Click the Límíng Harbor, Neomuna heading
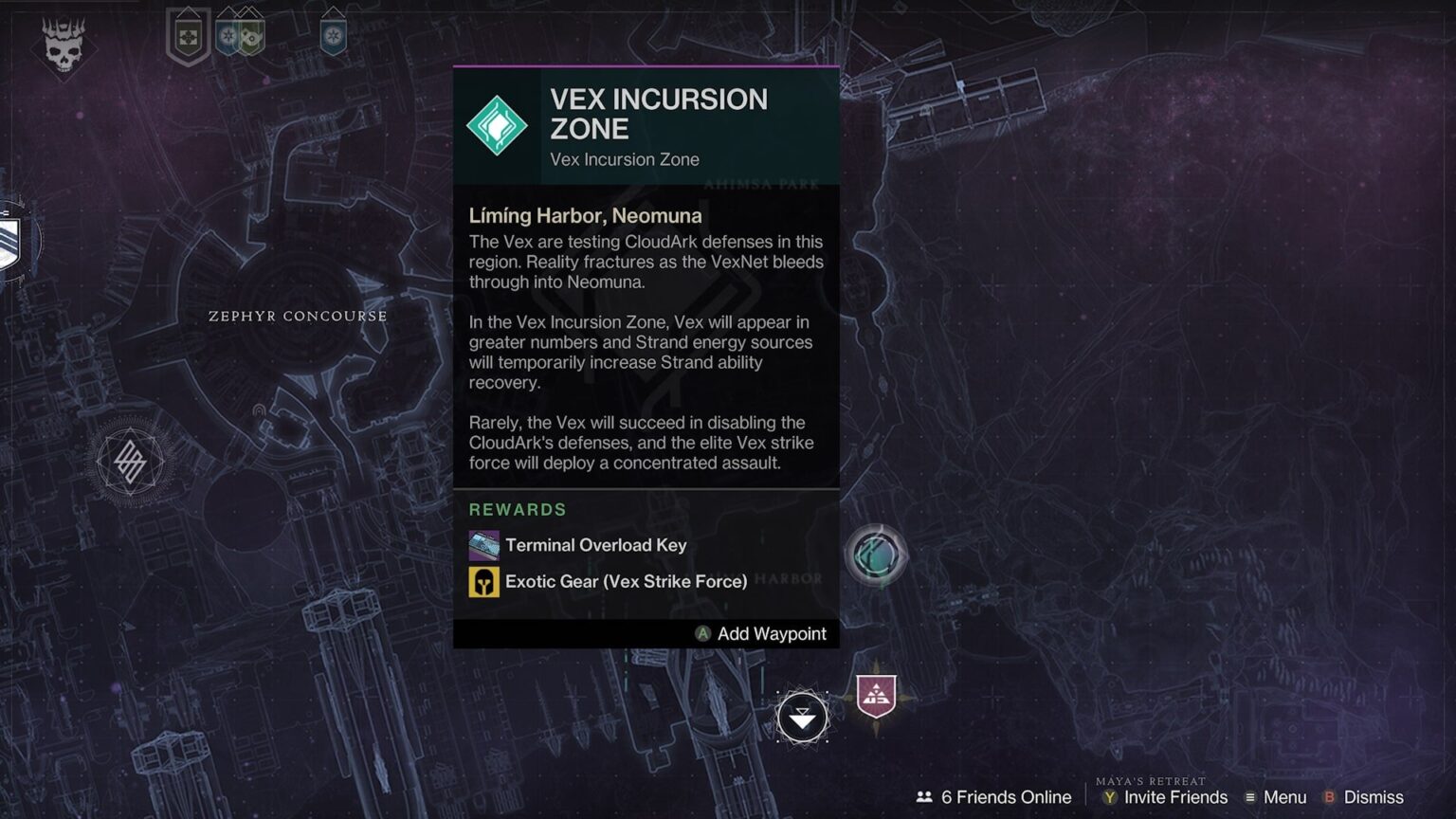Image resolution: width=1456 pixels, height=819 pixels. pos(585,216)
